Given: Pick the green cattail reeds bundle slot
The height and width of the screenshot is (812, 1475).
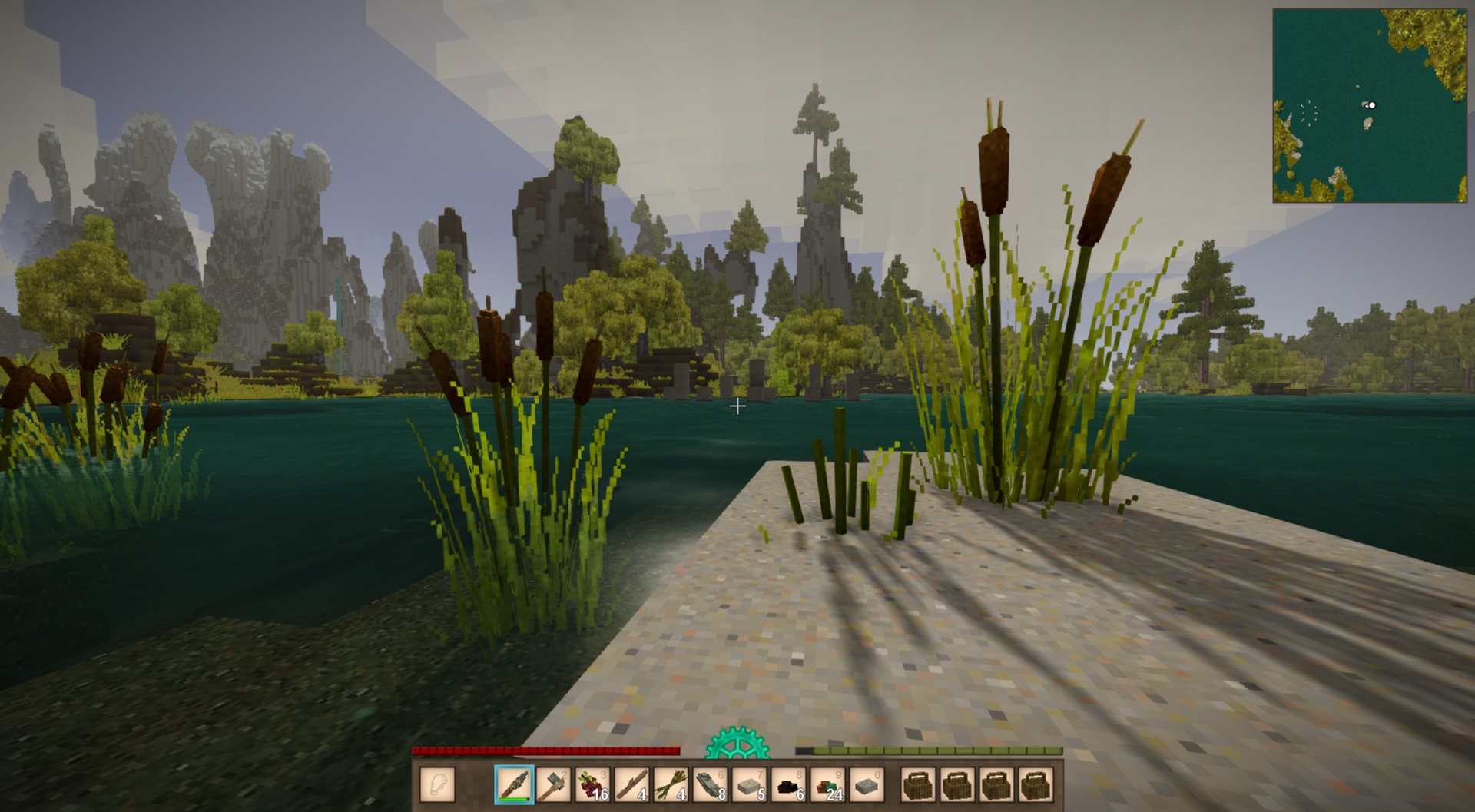Looking at the screenshot, I should coord(671,786).
